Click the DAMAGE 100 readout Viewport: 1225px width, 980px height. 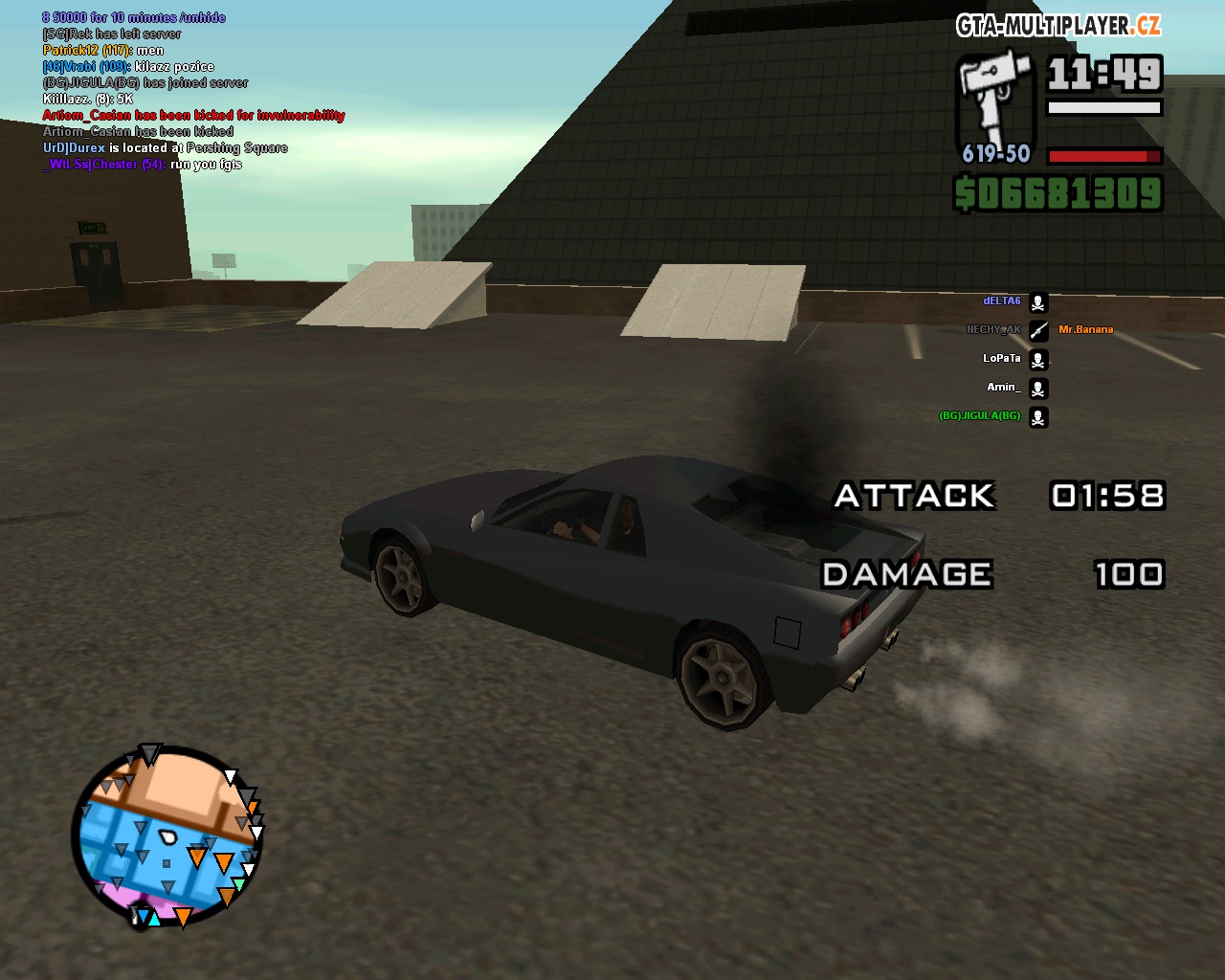point(1128,574)
